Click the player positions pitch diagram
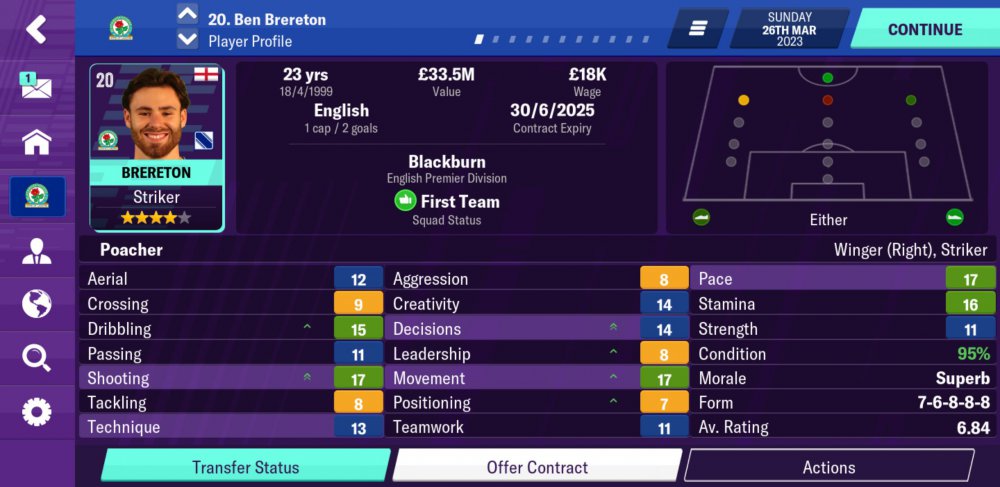 [827, 135]
